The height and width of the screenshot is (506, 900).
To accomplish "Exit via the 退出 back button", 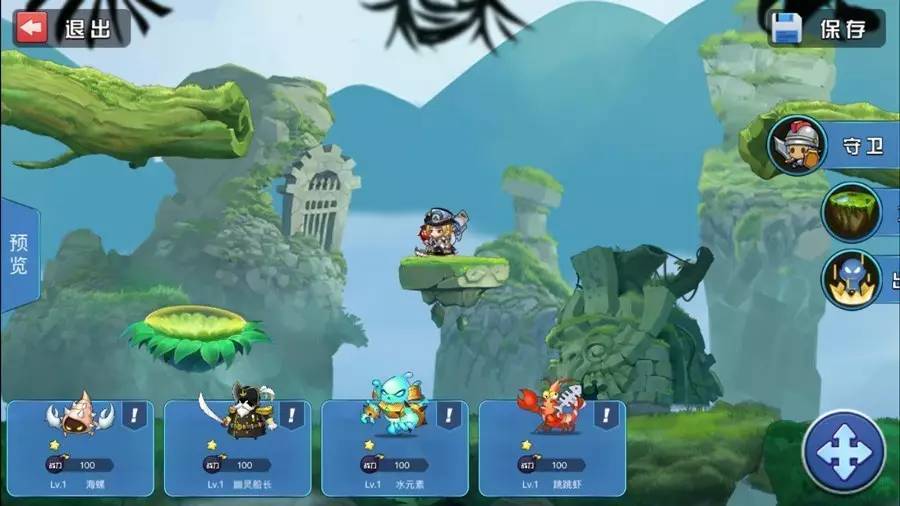I will [70, 28].
